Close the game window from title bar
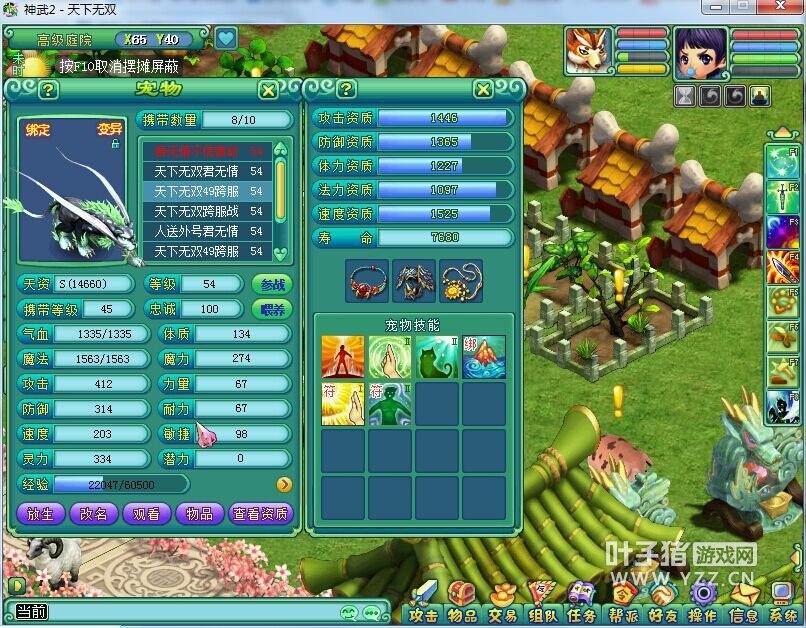 pyautogui.click(x=790, y=6)
